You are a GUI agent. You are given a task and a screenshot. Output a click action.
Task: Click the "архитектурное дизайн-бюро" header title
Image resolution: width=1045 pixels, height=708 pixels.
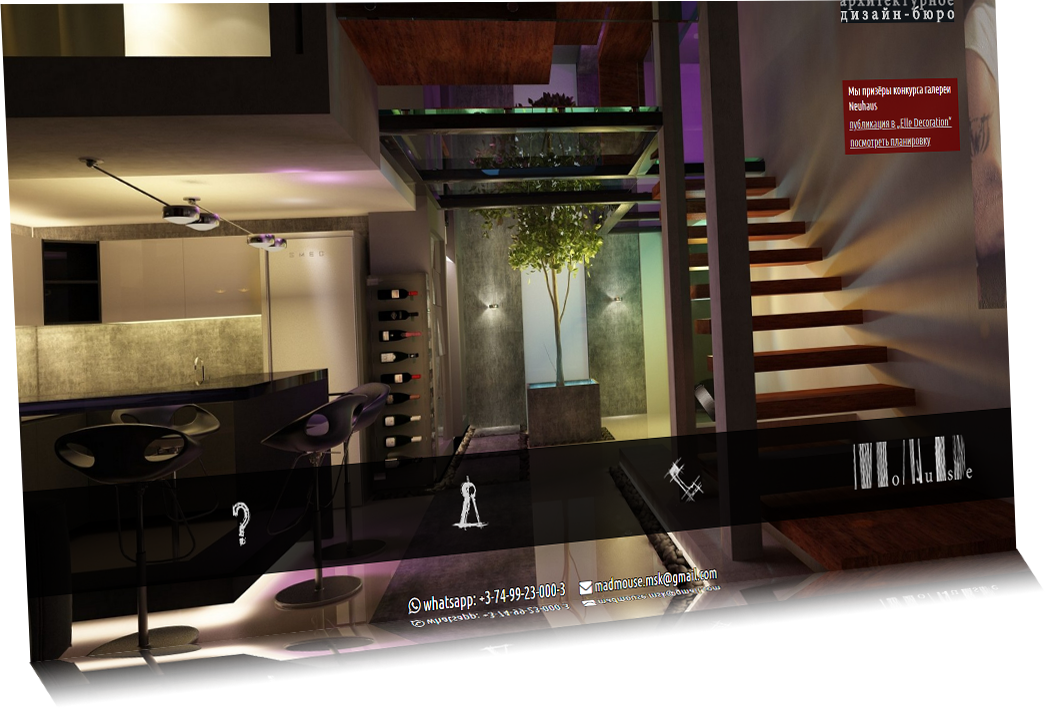click(x=897, y=11)
